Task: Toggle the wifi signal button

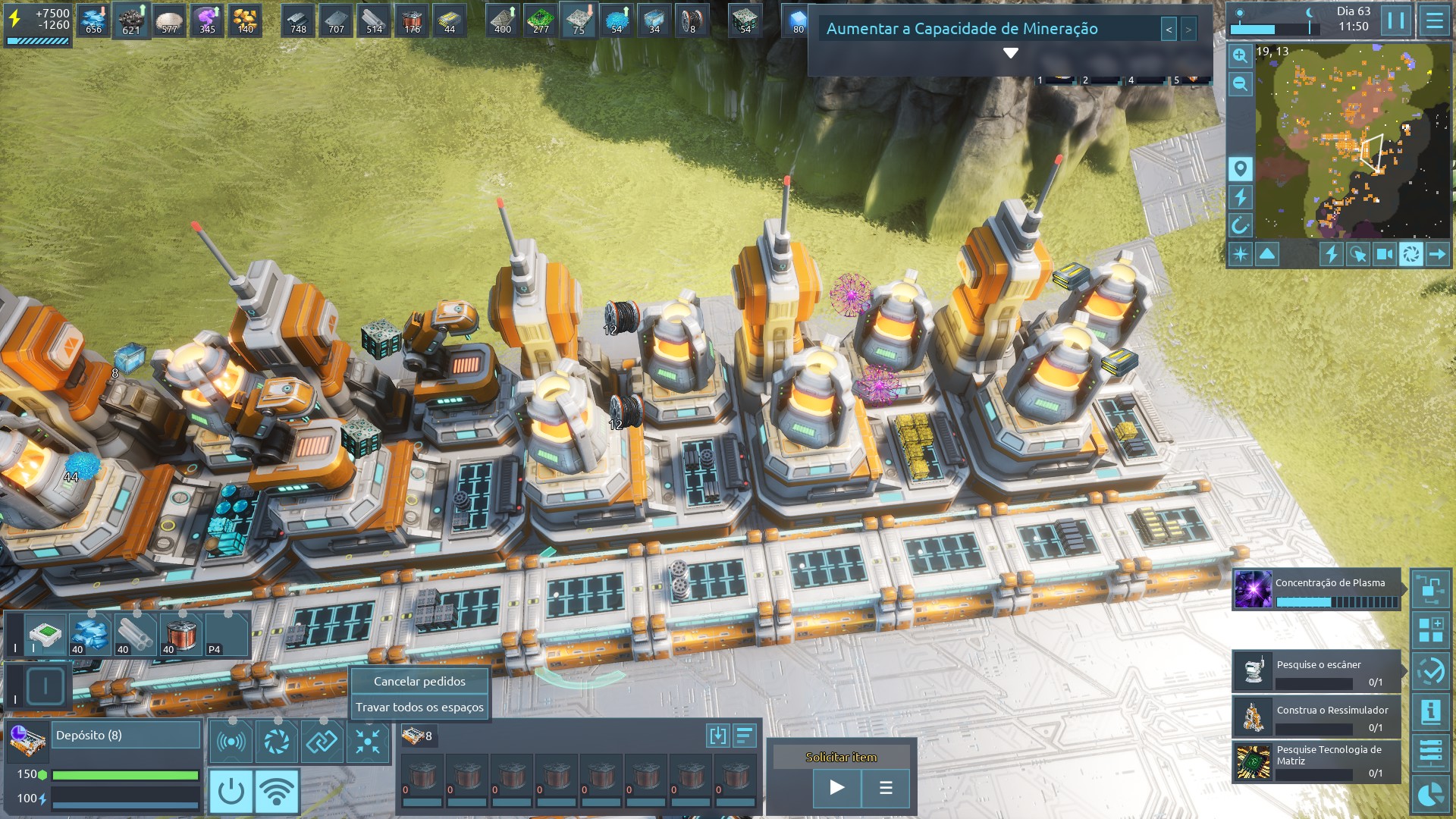Action: [x=277, y=791]
